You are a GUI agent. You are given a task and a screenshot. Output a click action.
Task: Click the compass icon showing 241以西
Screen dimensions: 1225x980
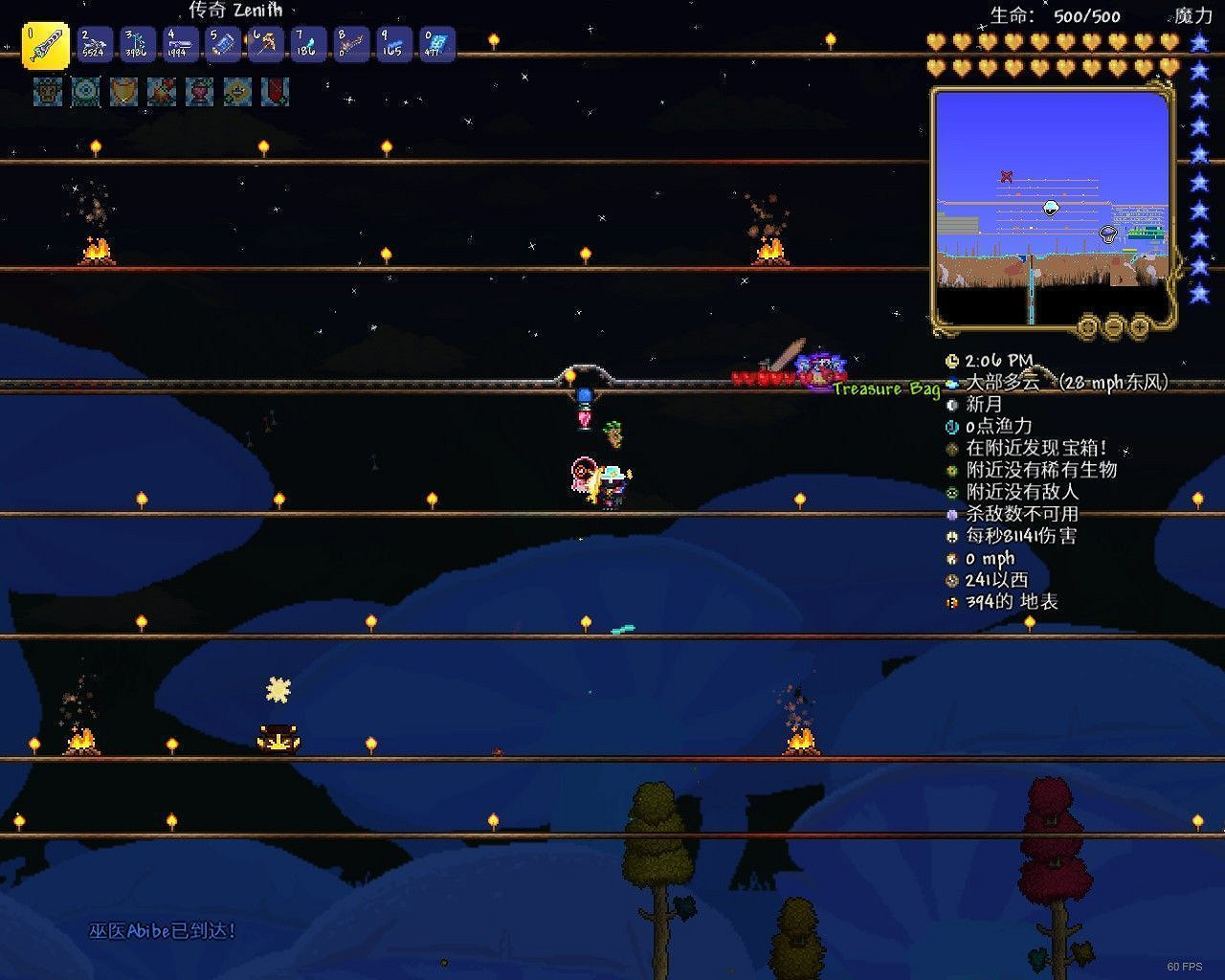[950, 580]
